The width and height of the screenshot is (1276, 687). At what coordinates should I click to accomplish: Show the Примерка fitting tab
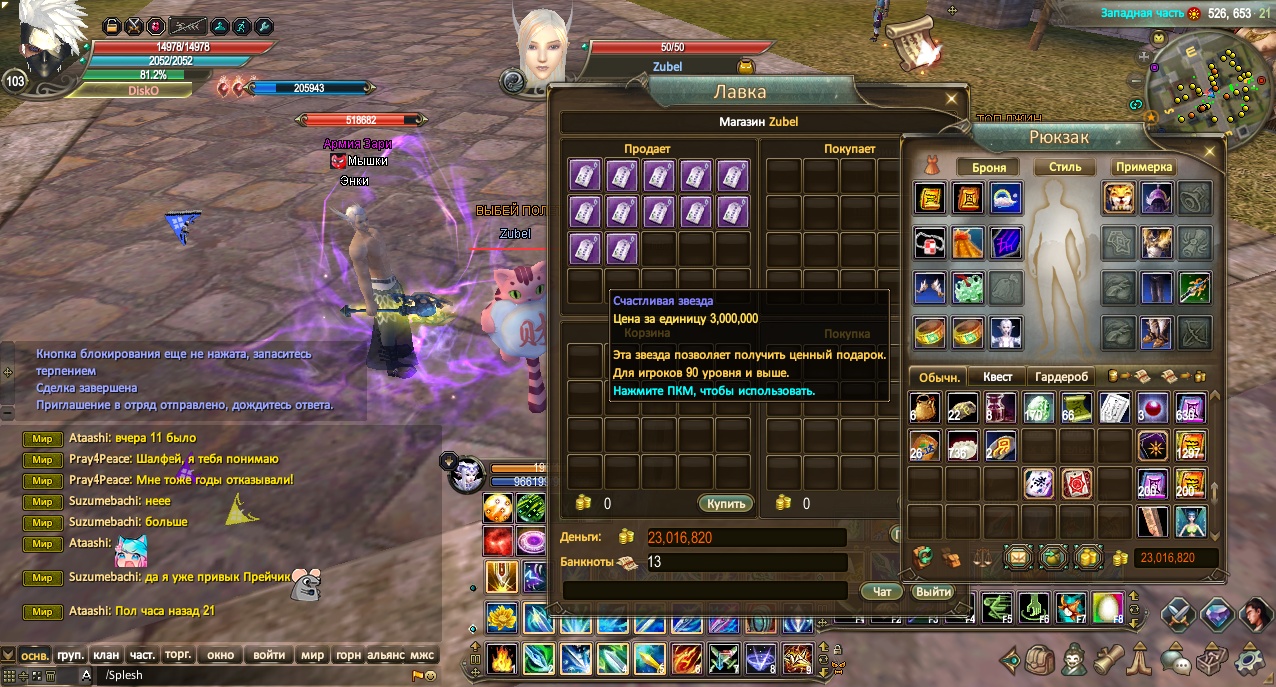click(1144, 167)
